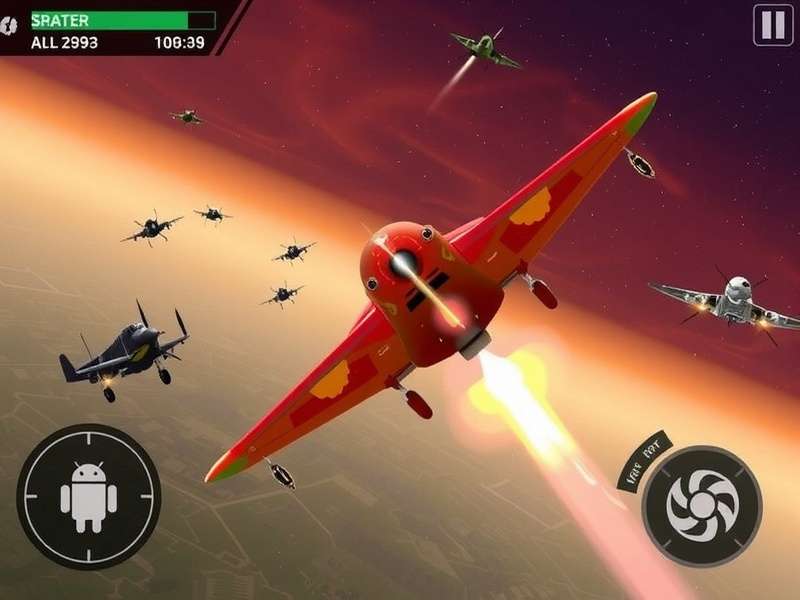Pause the game
The width and height of the screenshot is (800, 600).
773,25
